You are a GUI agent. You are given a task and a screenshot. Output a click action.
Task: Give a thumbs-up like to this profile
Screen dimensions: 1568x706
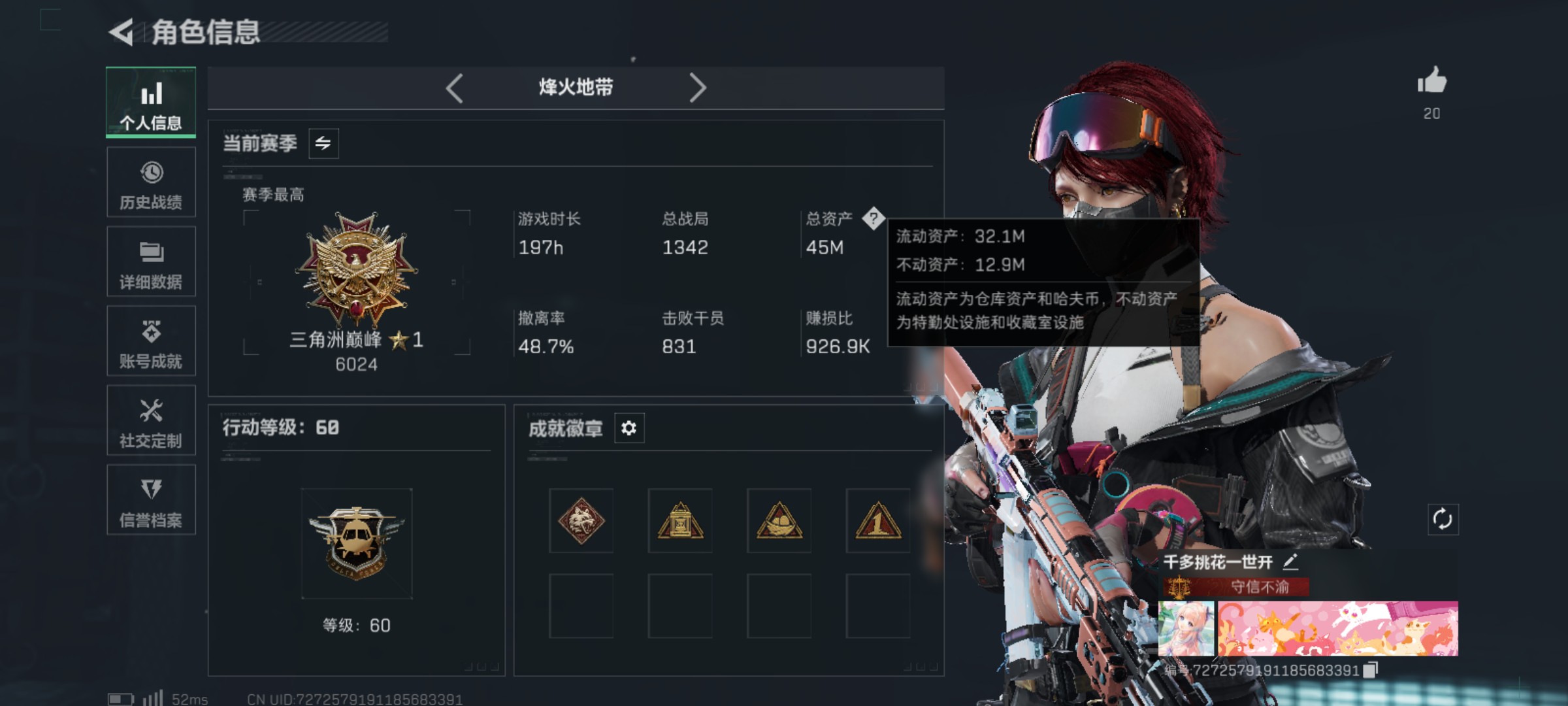coord(1431,82)
